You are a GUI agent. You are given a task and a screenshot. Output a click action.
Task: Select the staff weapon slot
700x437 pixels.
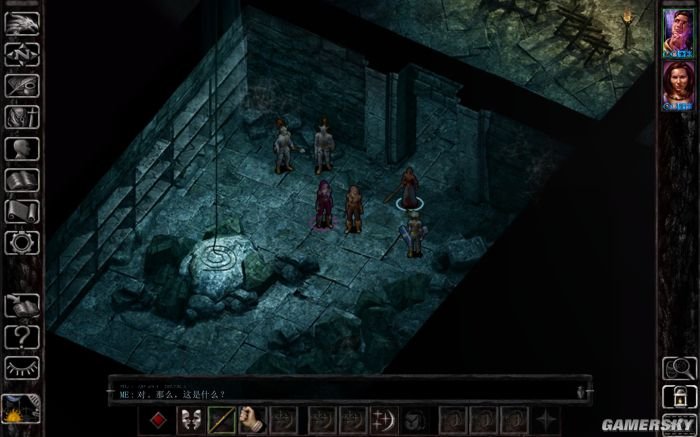pos(222,417)
